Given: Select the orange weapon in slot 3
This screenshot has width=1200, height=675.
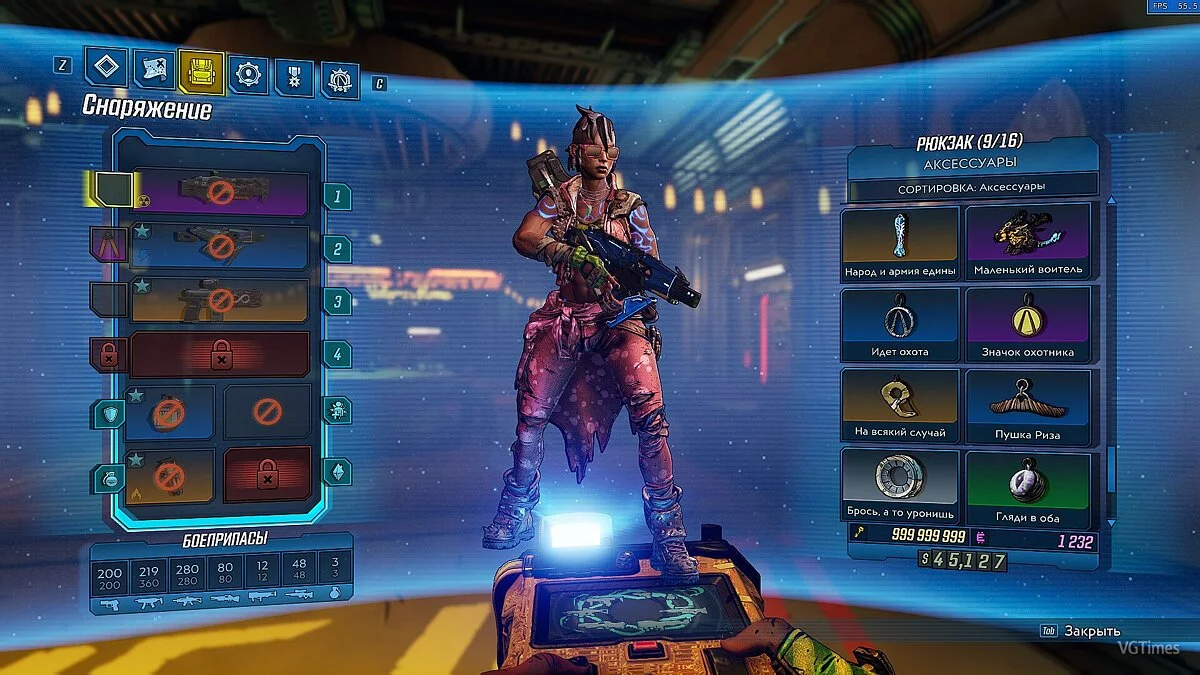Looking at the screenshot, I should point(220,300).
